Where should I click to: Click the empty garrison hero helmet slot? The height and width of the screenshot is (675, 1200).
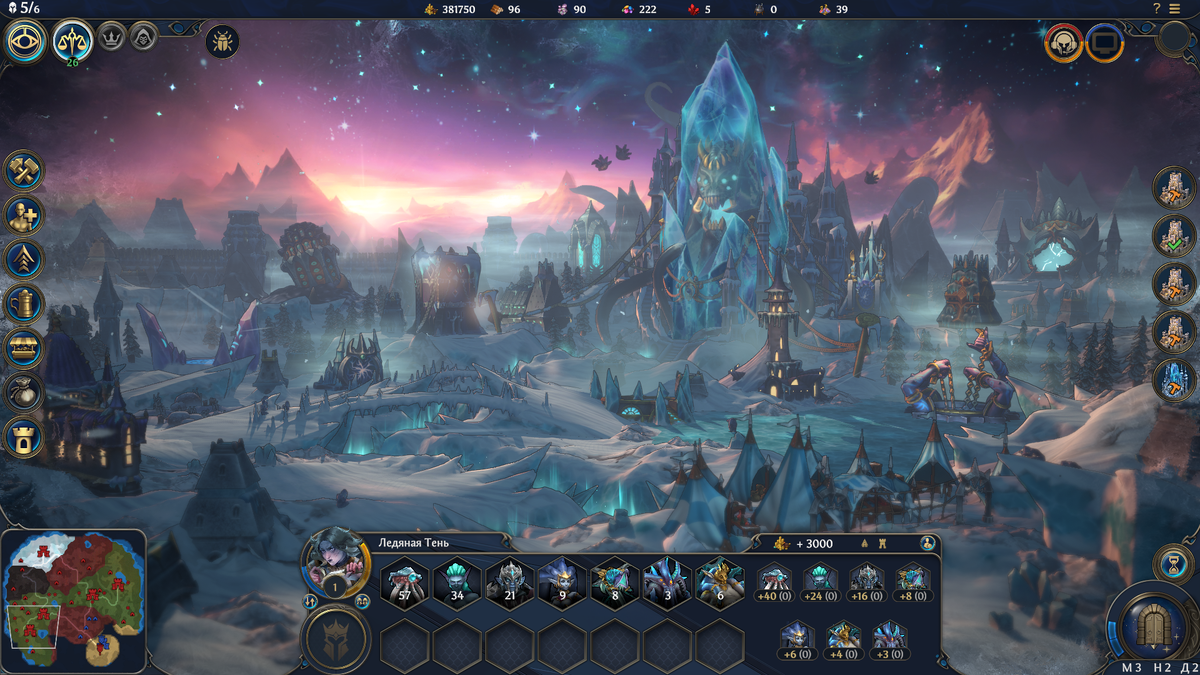tap(336, 639)
